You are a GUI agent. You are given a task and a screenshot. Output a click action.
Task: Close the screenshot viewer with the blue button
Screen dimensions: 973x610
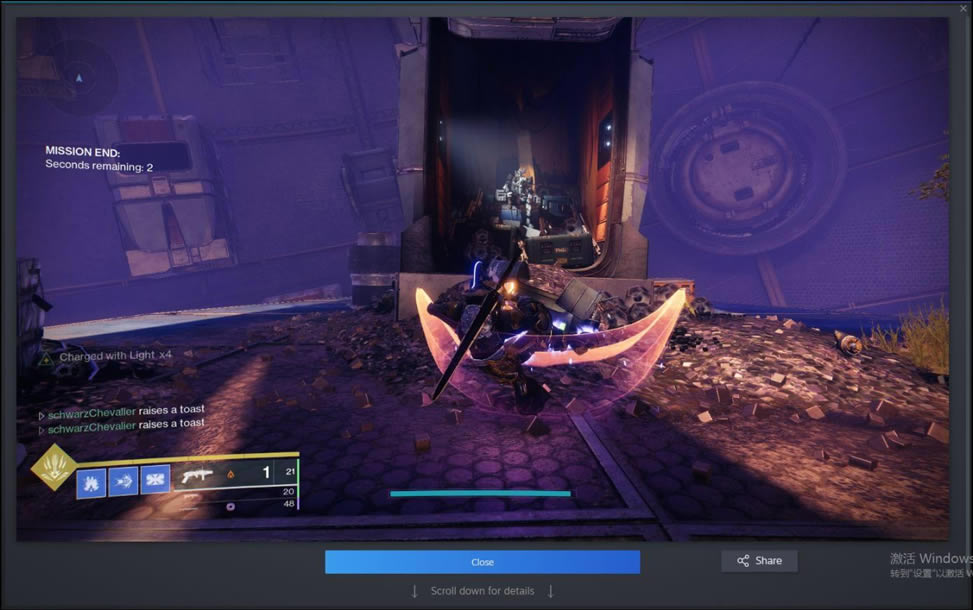point(482,562)
